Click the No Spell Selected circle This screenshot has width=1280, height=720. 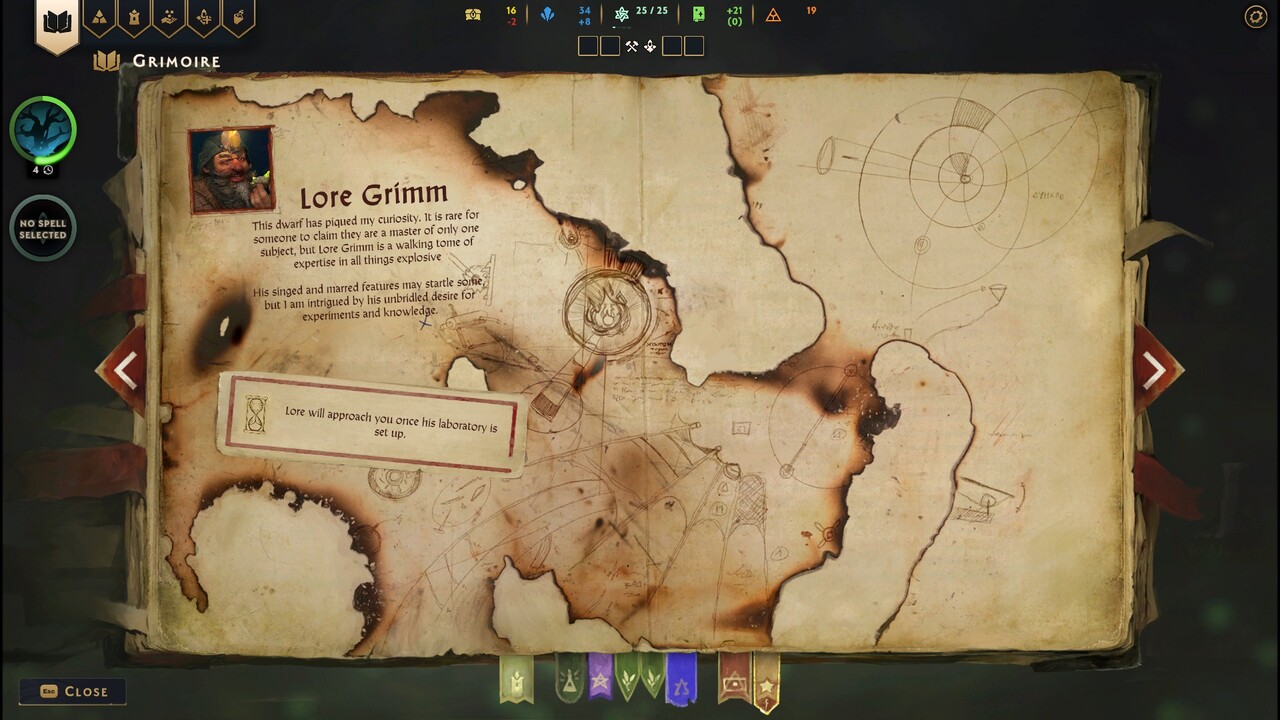click(x=43, y=229)
